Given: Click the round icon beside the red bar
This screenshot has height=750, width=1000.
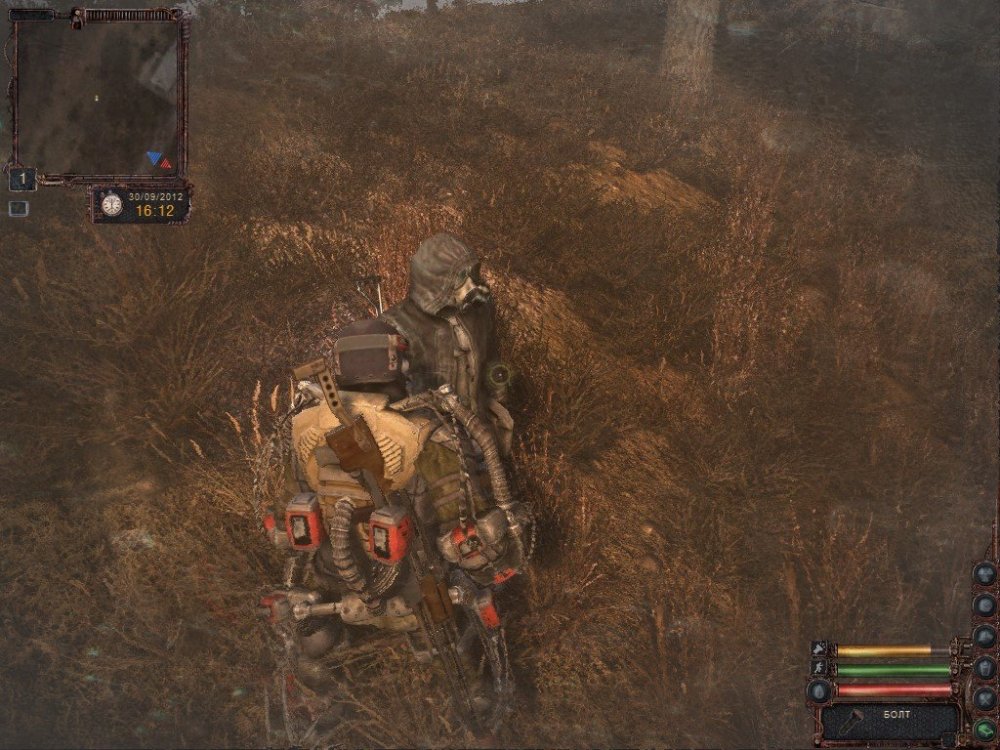Looking at the screenshot, I should click(819, 691).
